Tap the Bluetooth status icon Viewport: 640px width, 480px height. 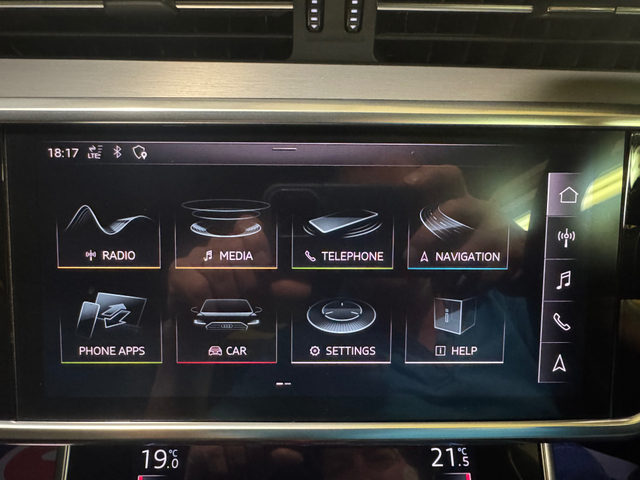coord(117,152)
